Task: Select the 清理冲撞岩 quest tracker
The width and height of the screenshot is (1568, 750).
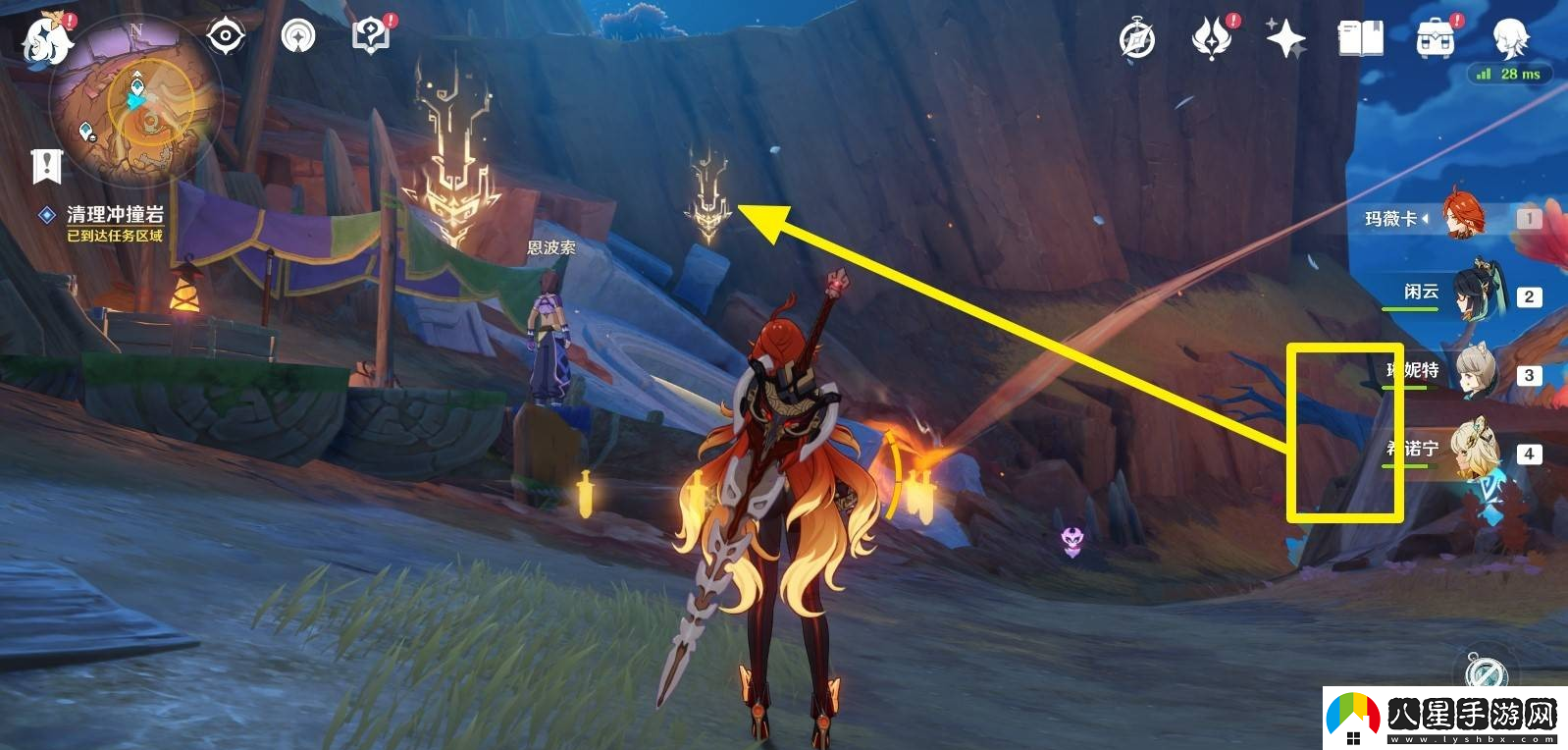Action: 114,214
